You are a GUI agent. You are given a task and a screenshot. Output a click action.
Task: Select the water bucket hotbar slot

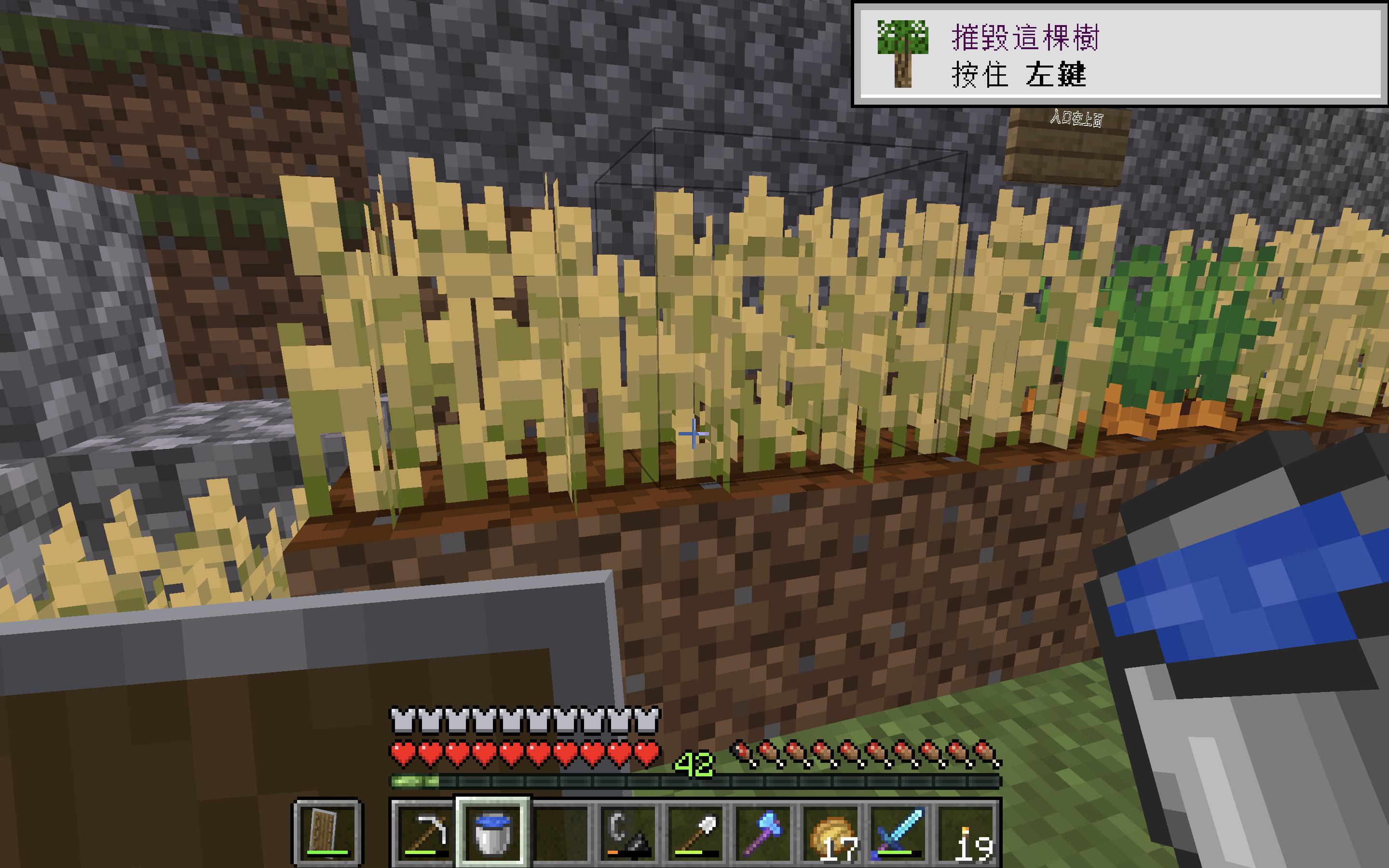(492, 832)
